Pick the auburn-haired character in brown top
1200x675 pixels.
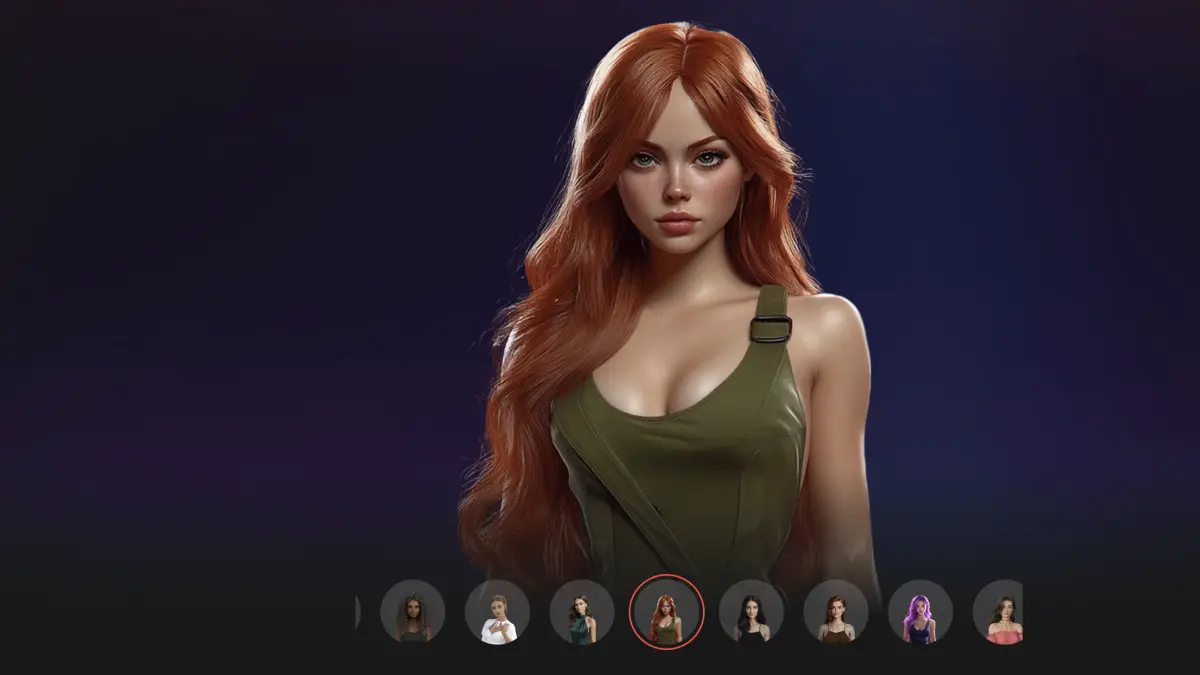836,612
